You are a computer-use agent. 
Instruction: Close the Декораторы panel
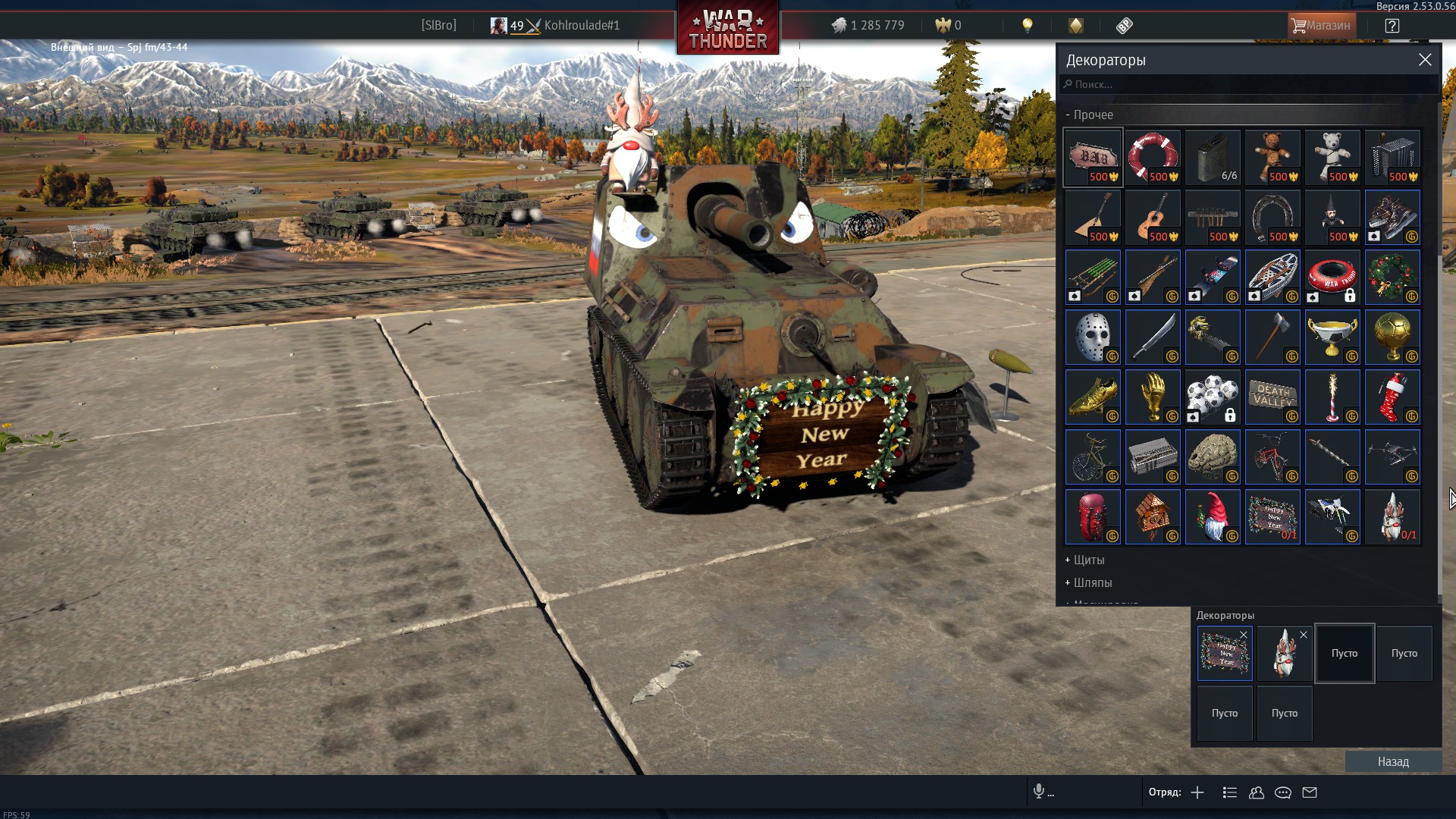[1425, 60]
